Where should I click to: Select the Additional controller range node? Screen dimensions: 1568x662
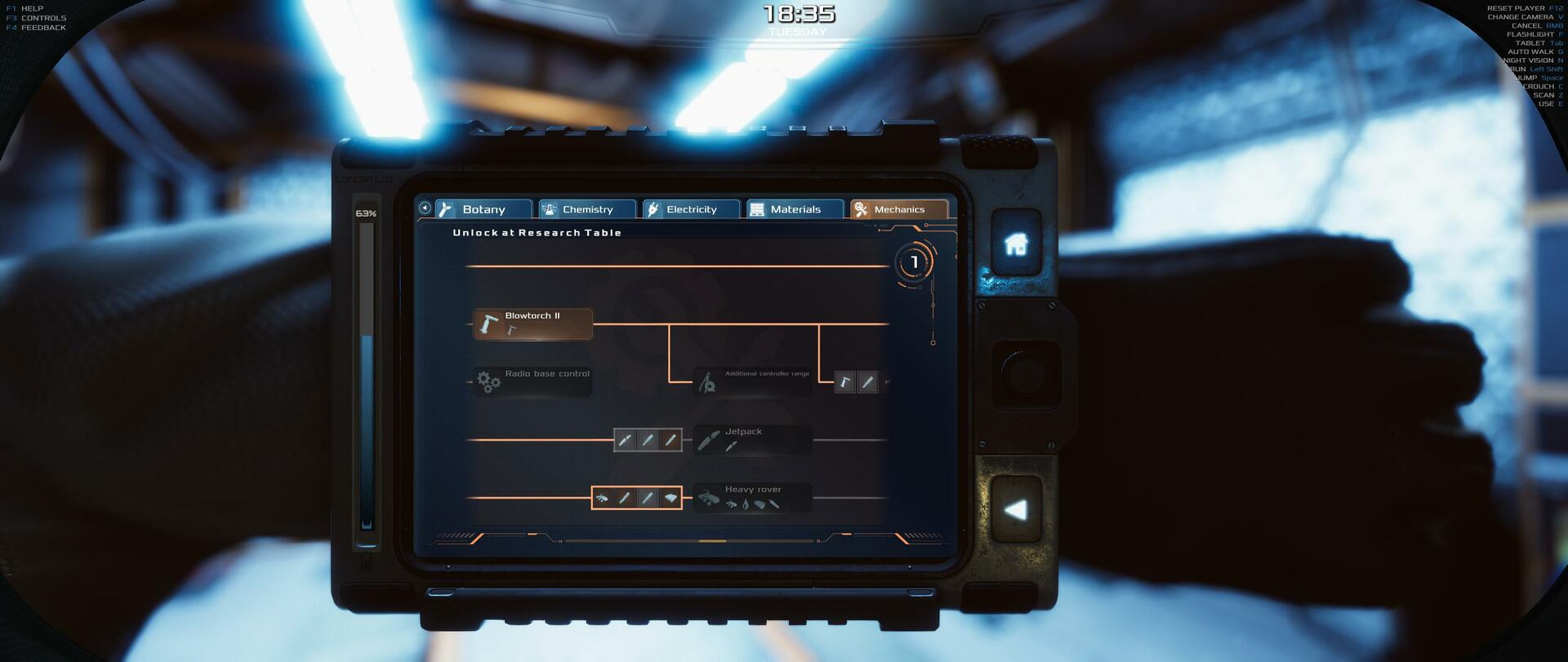752,382
